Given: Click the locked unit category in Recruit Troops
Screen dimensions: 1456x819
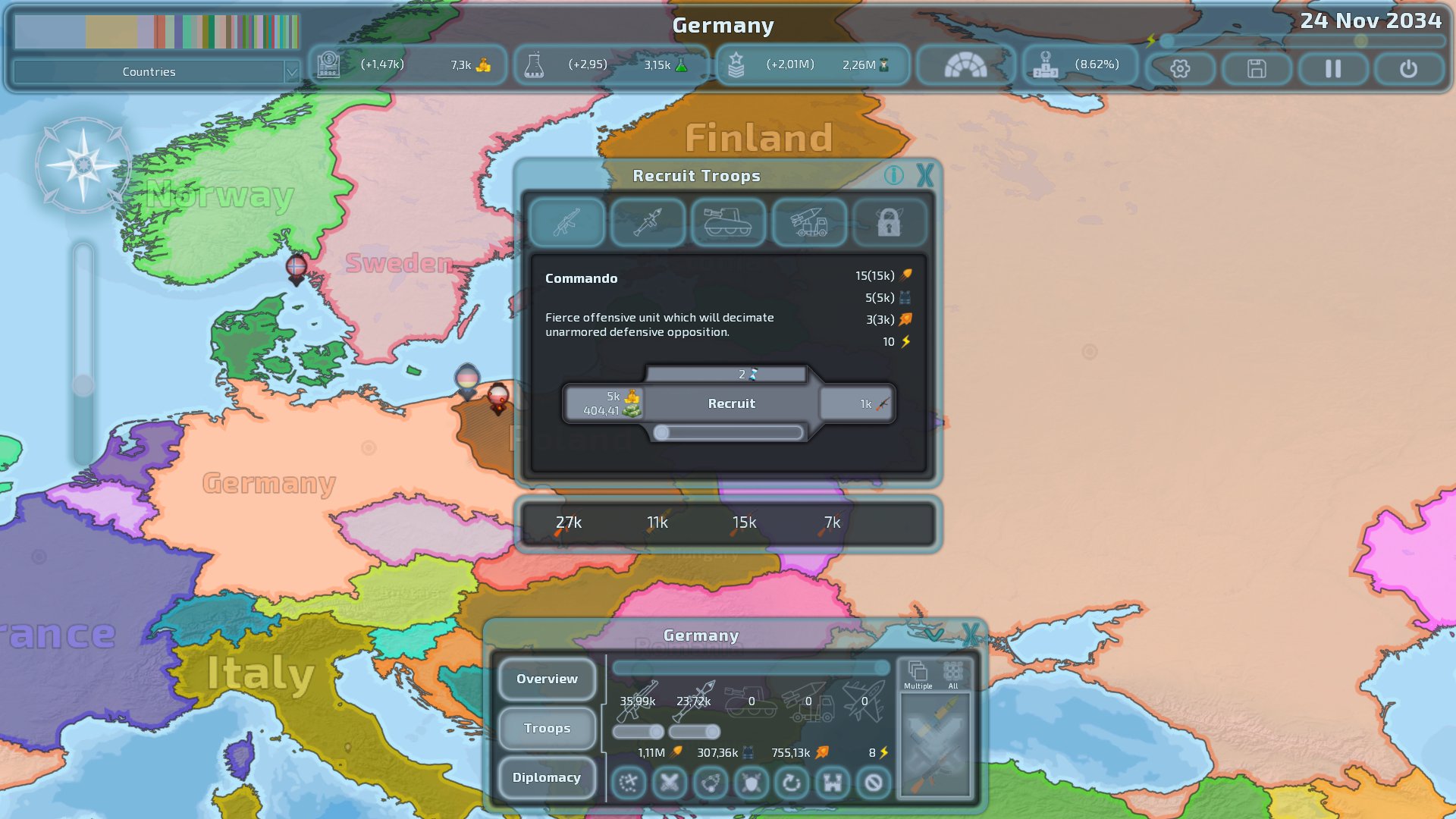Looking at the screenshot, I should coord(890,222).
